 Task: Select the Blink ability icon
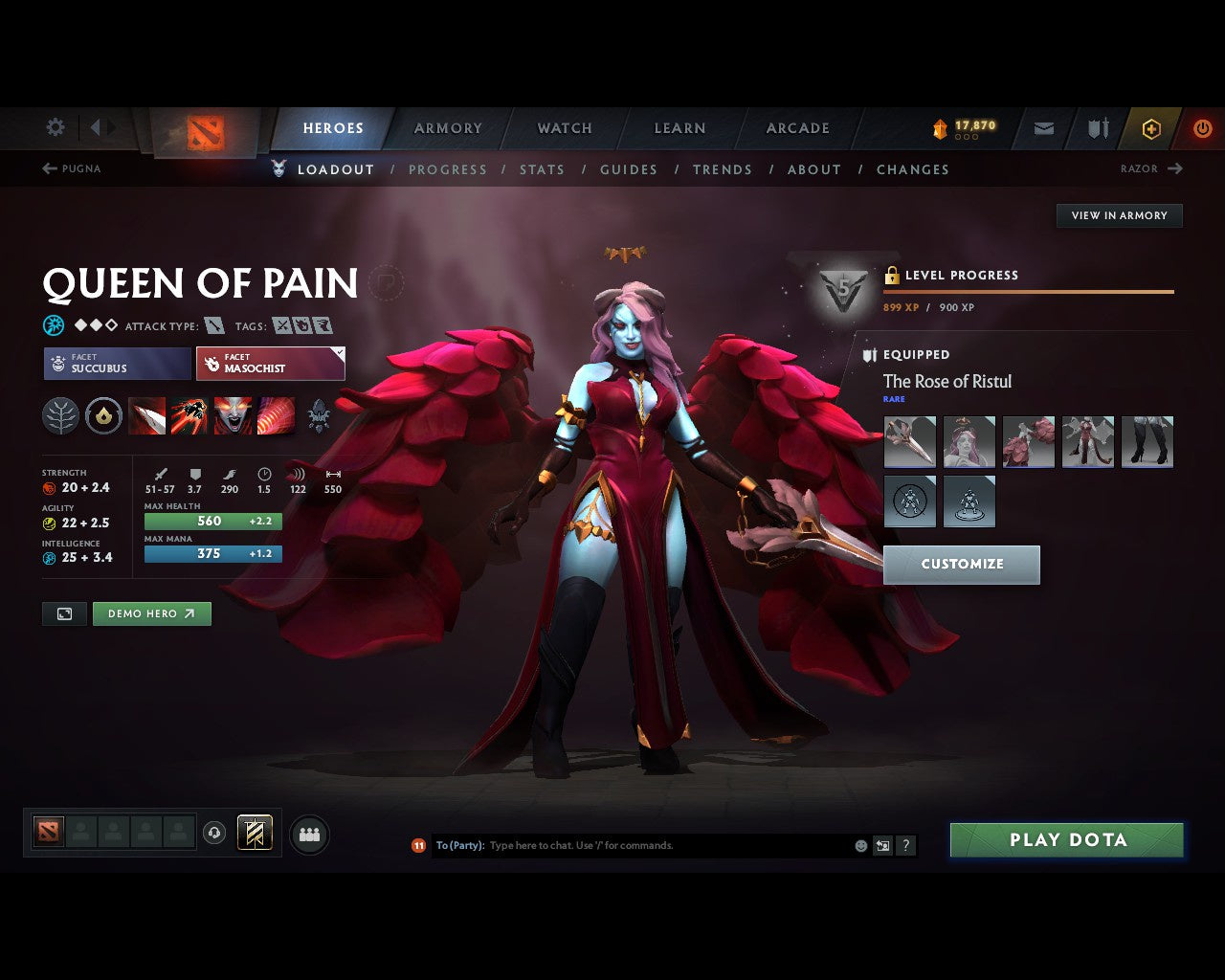(x=191, y=415)
